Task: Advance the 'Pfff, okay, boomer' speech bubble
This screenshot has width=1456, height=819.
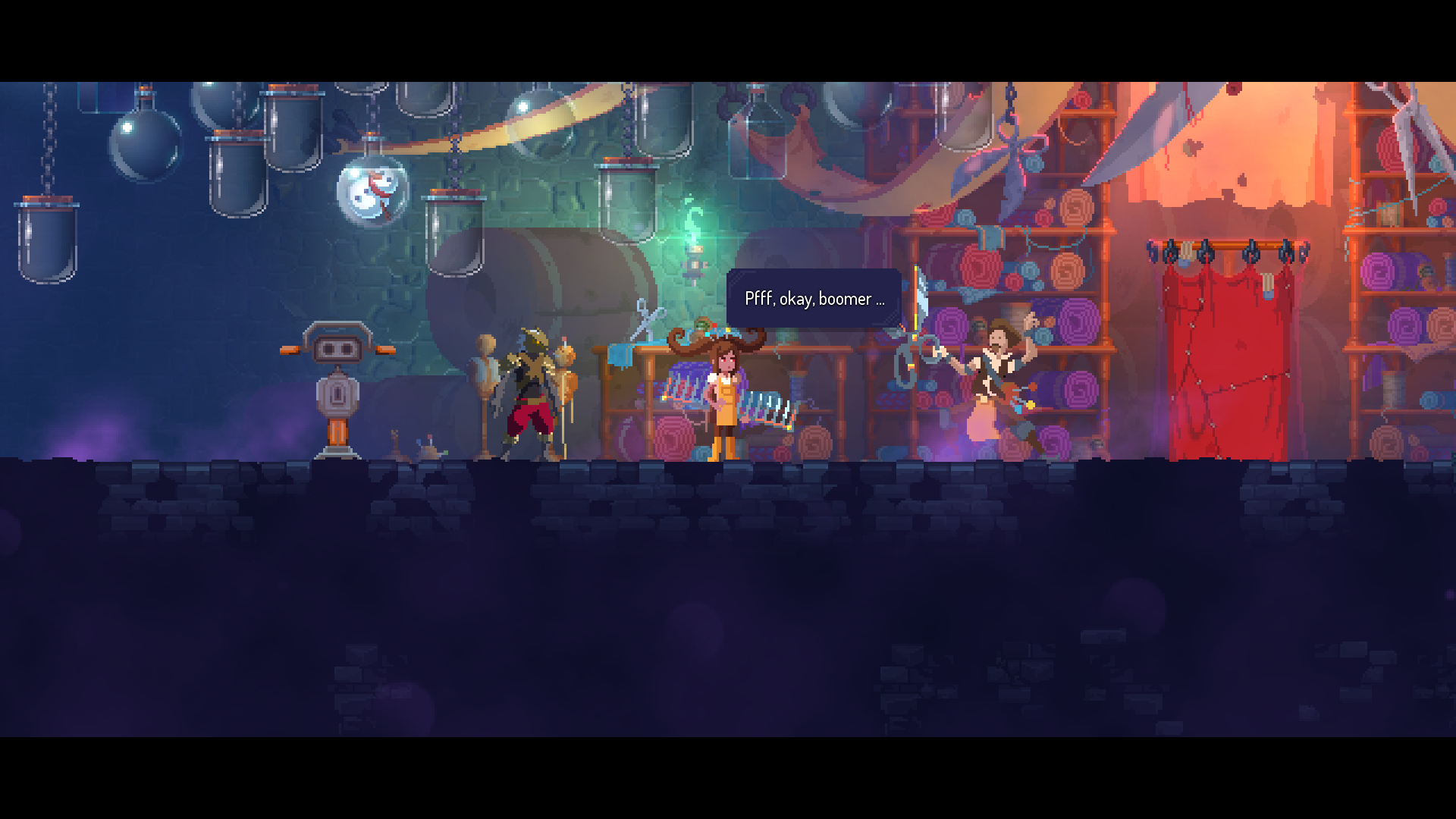Action: [x=814, y=299]
